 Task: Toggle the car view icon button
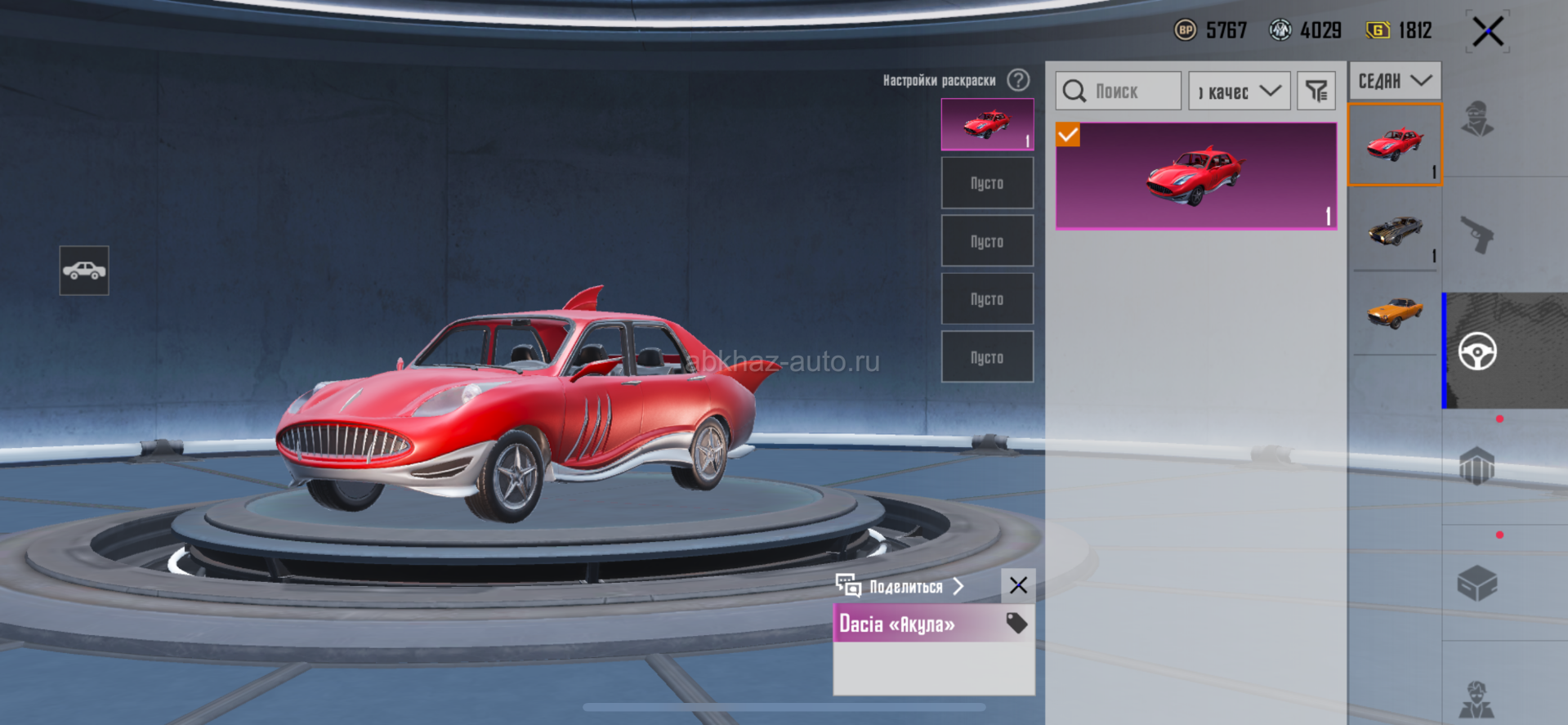pos(84,271)
